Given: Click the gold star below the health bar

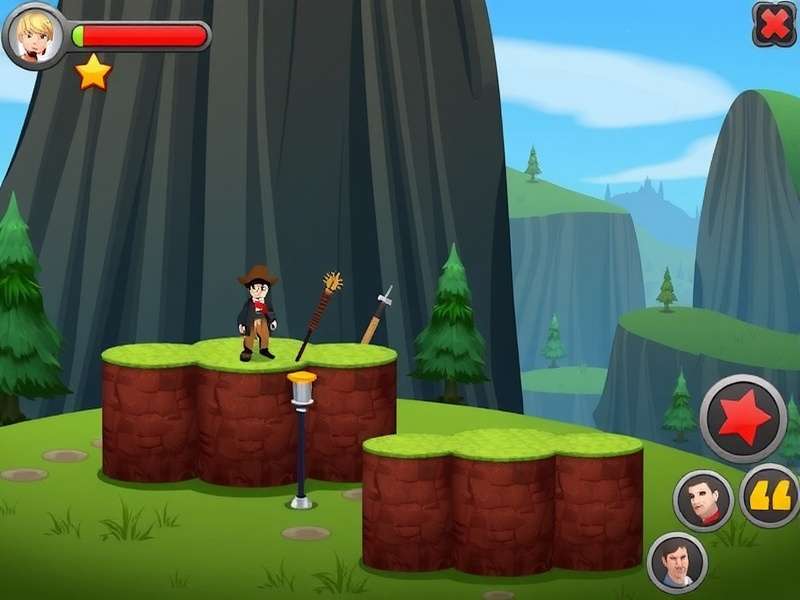Looking at the screenshot, I should [x=93, y=72].
